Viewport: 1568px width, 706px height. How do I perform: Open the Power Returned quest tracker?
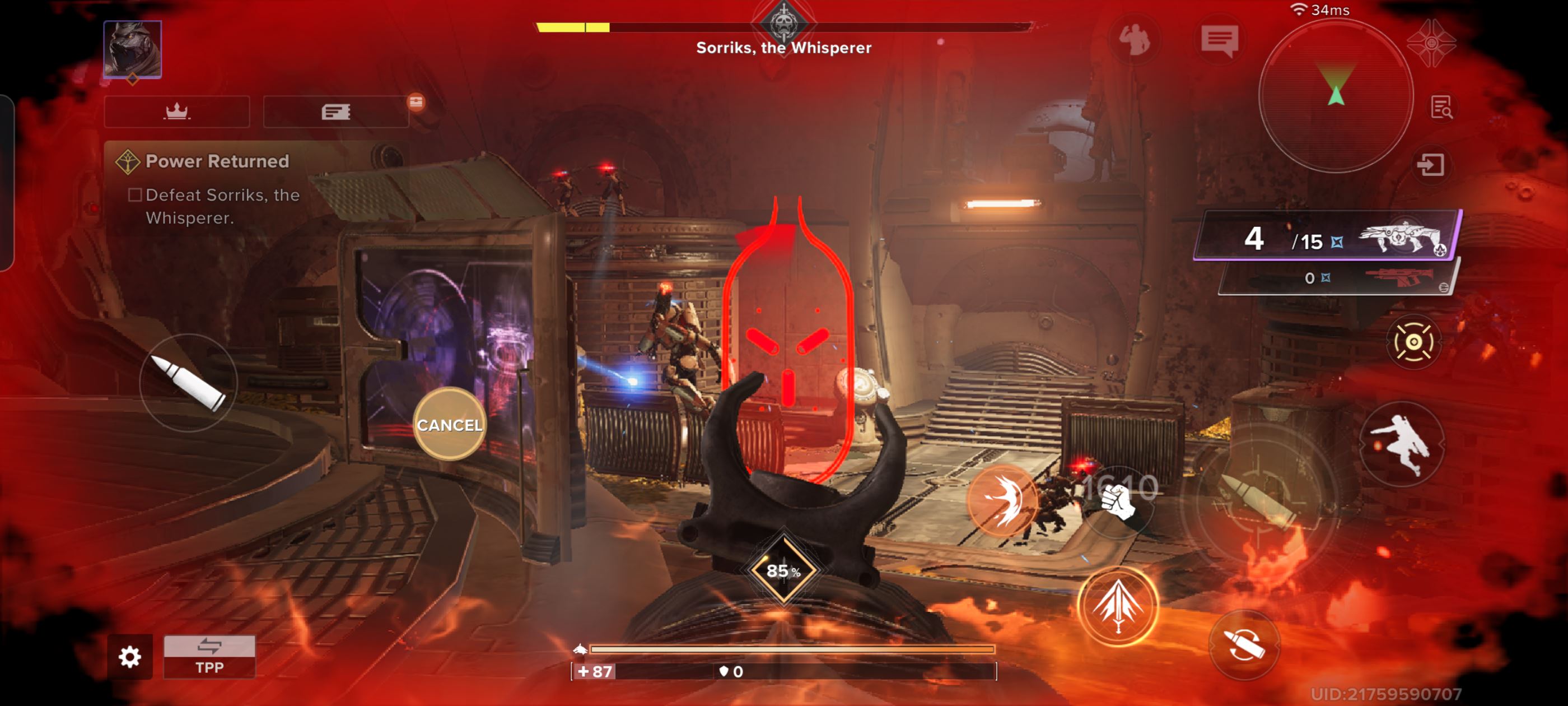(x=217, y=161)
